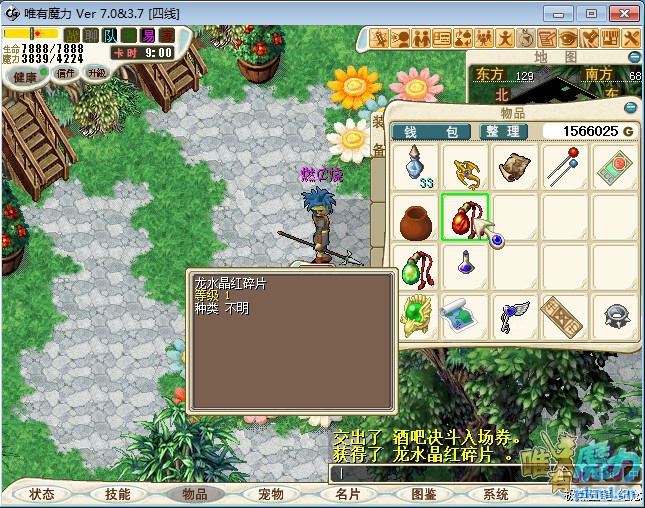Image resolution: width=645 pixels, height=508 pixels.
Task: Select the 物品 items tab
Action: [194, 494]
